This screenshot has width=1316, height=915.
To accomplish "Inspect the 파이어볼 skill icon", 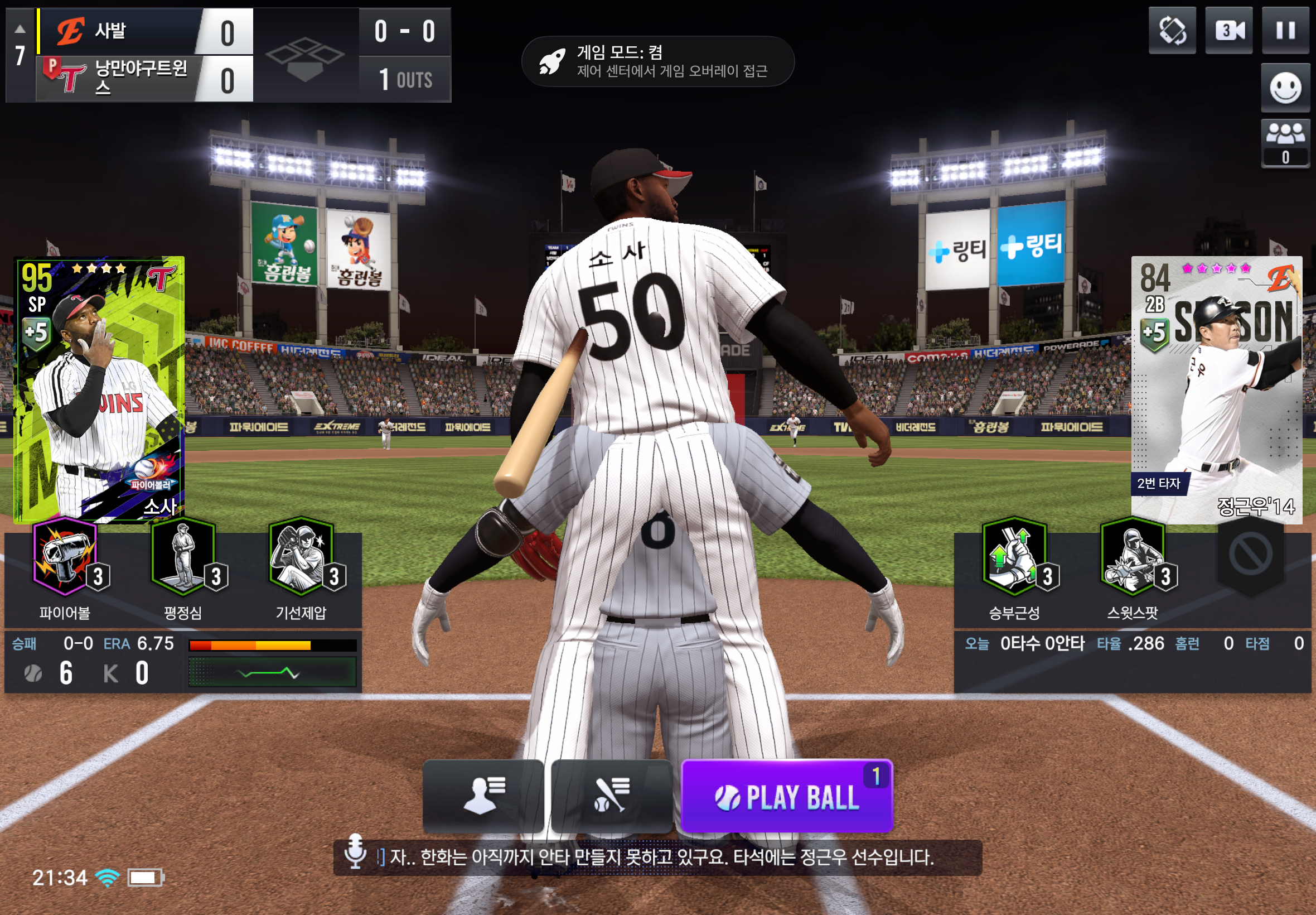I will (x=65, y=557).
